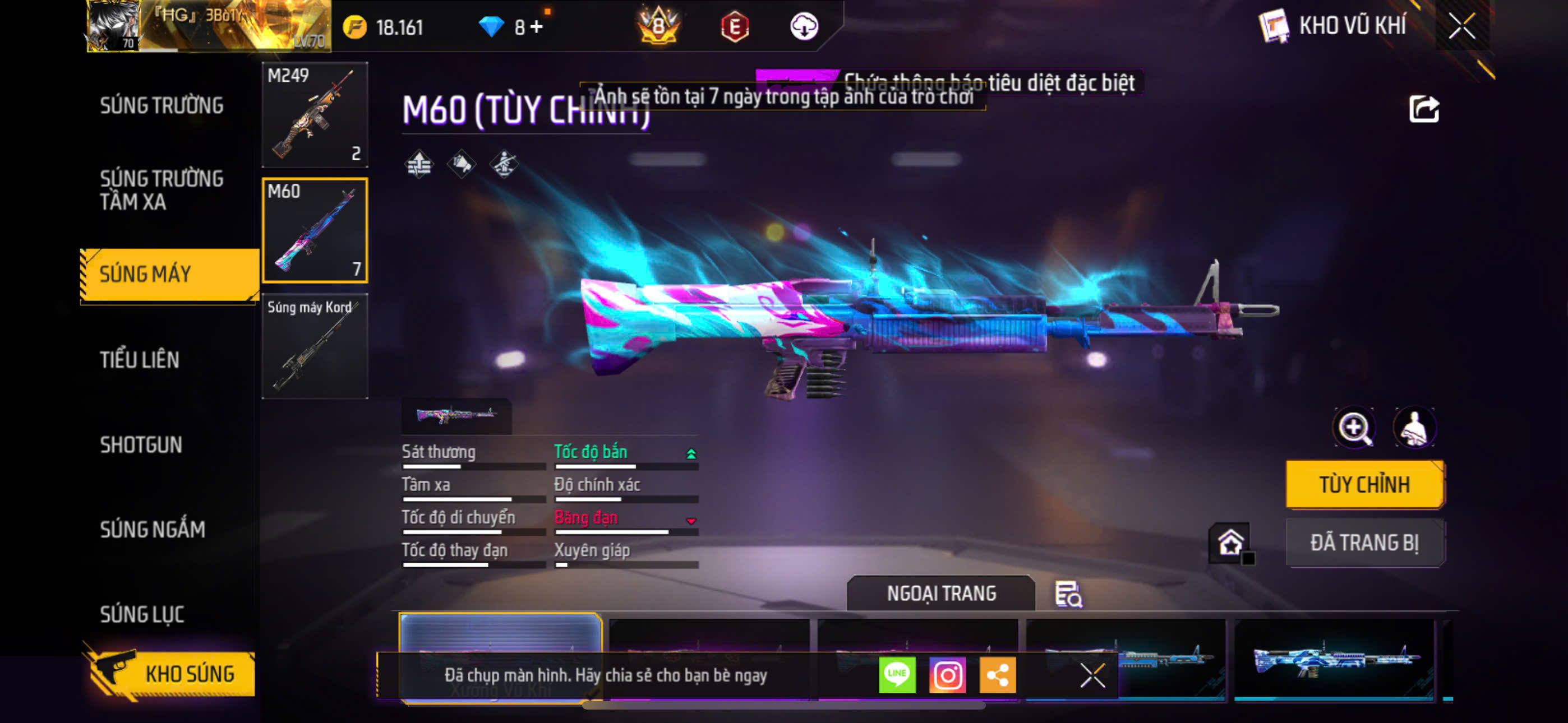1568x723 pixels.
Task: Open the Súng Trường Tầm Xa category
Action: coord(162,190)
